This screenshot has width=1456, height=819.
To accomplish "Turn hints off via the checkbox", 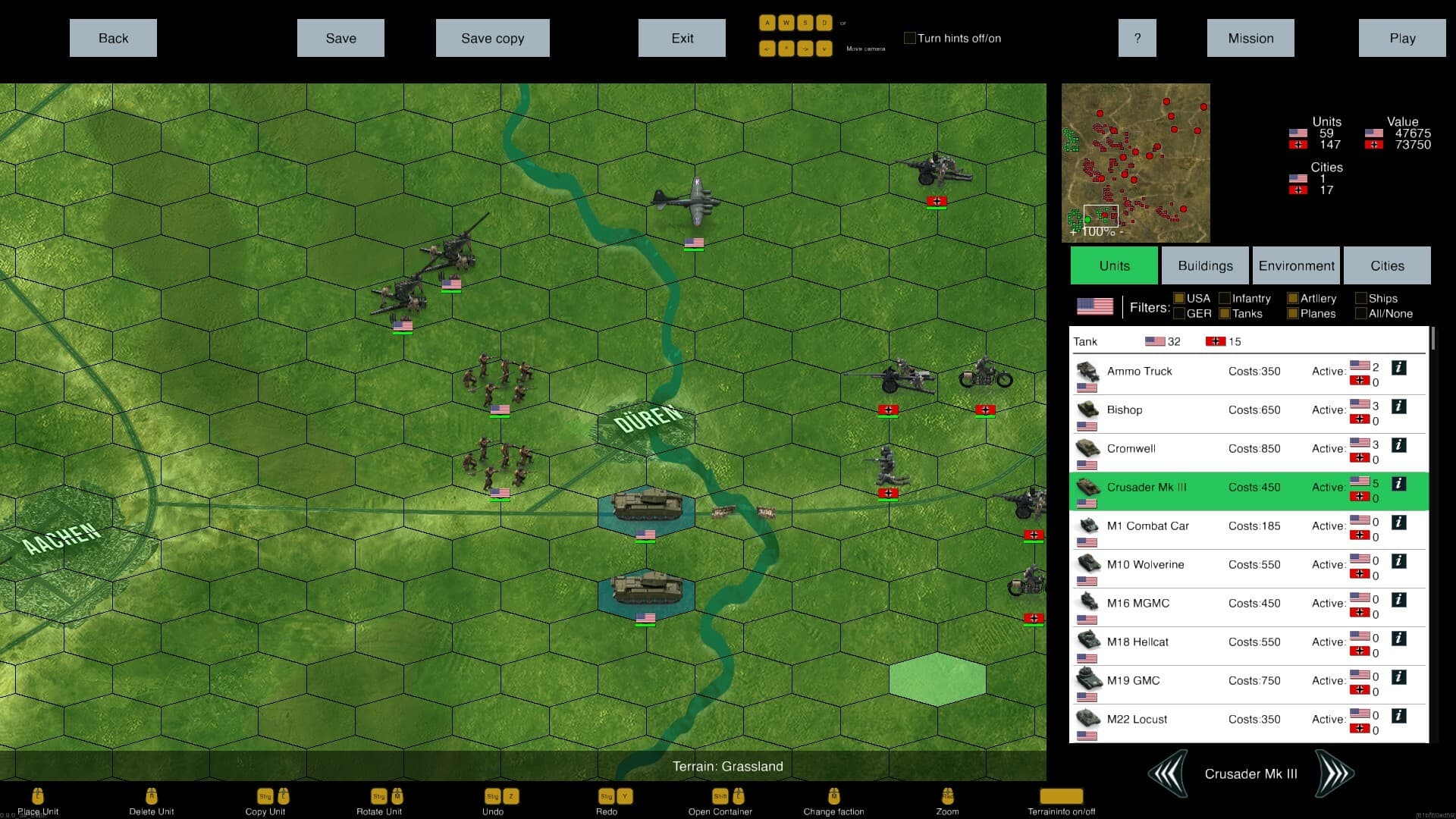I will point(909,37).
